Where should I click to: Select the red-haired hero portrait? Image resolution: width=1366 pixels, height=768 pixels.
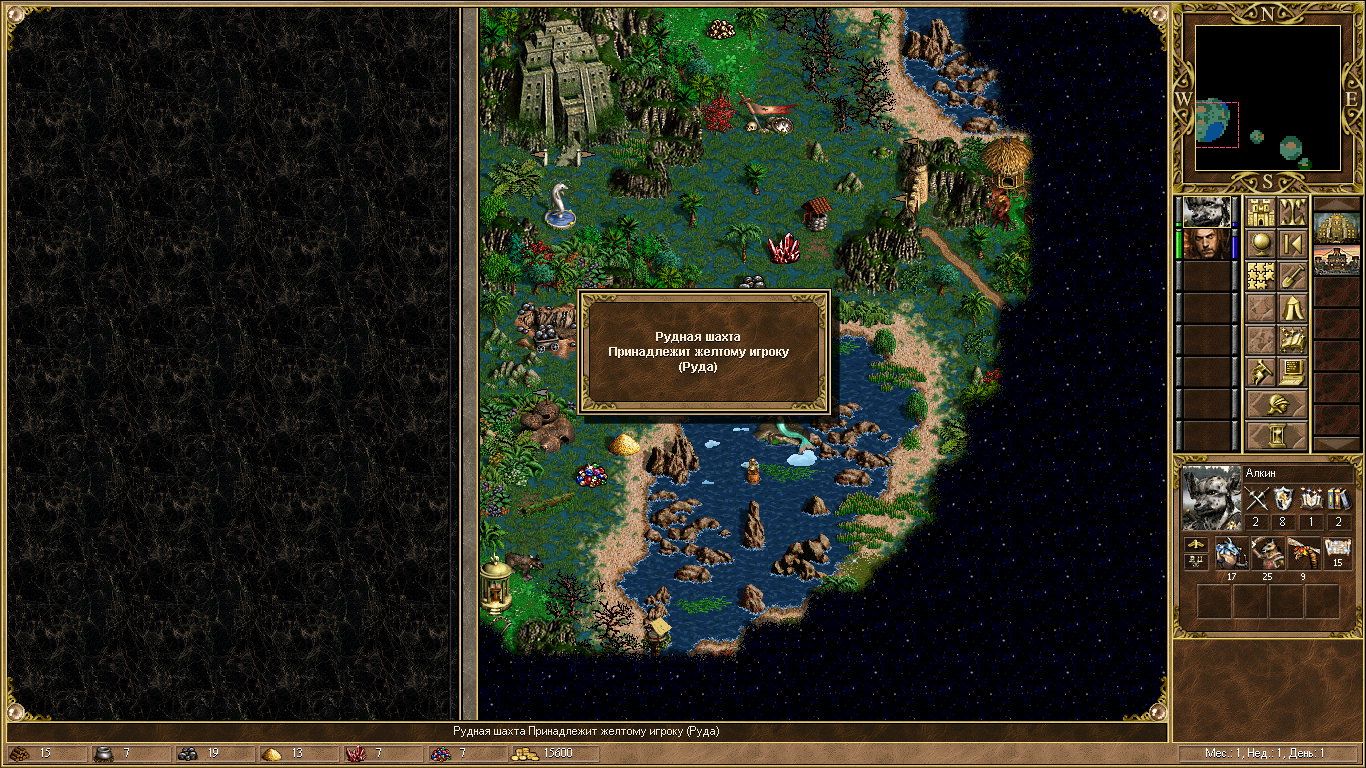[1208, 244]
